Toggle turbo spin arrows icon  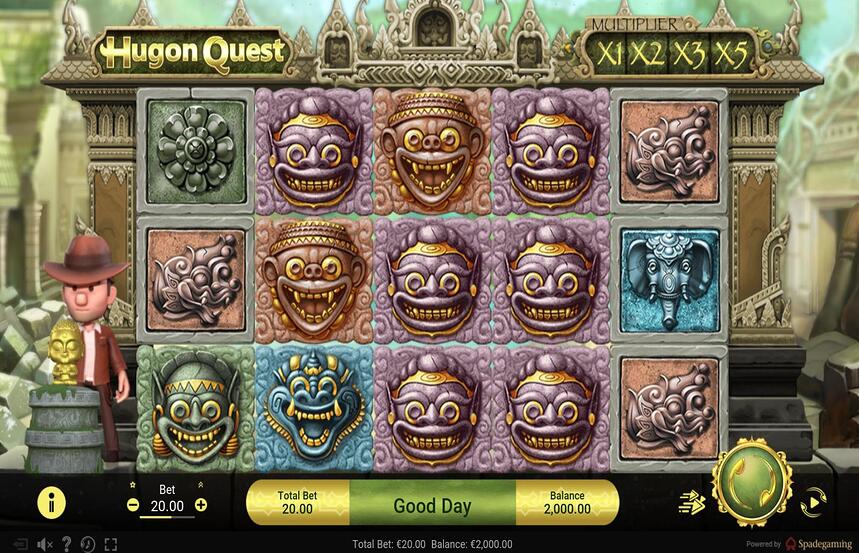(691, 501)
